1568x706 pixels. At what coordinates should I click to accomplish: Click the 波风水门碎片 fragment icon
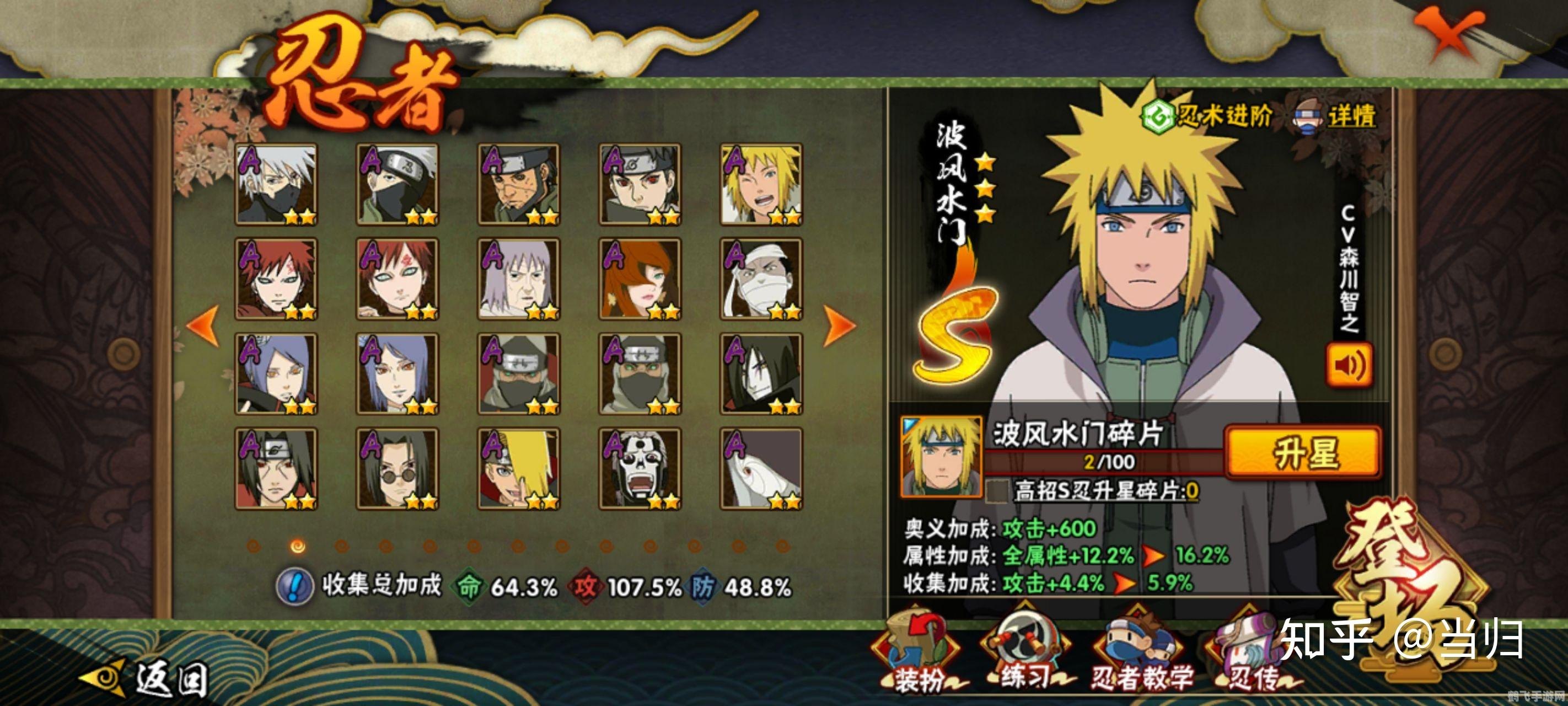(941, 456)
